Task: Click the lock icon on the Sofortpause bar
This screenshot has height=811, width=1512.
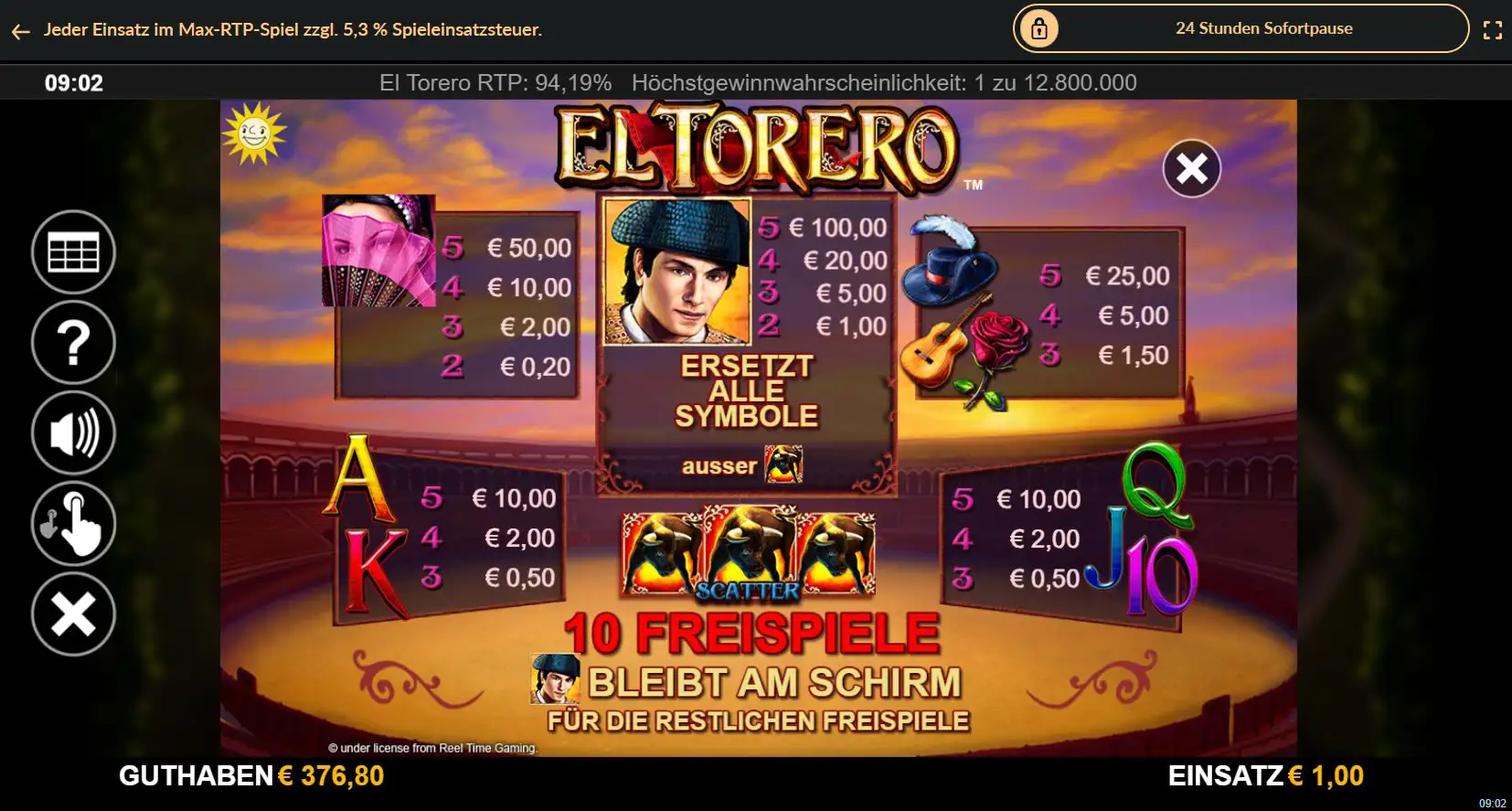Action: click(1040, 28)
